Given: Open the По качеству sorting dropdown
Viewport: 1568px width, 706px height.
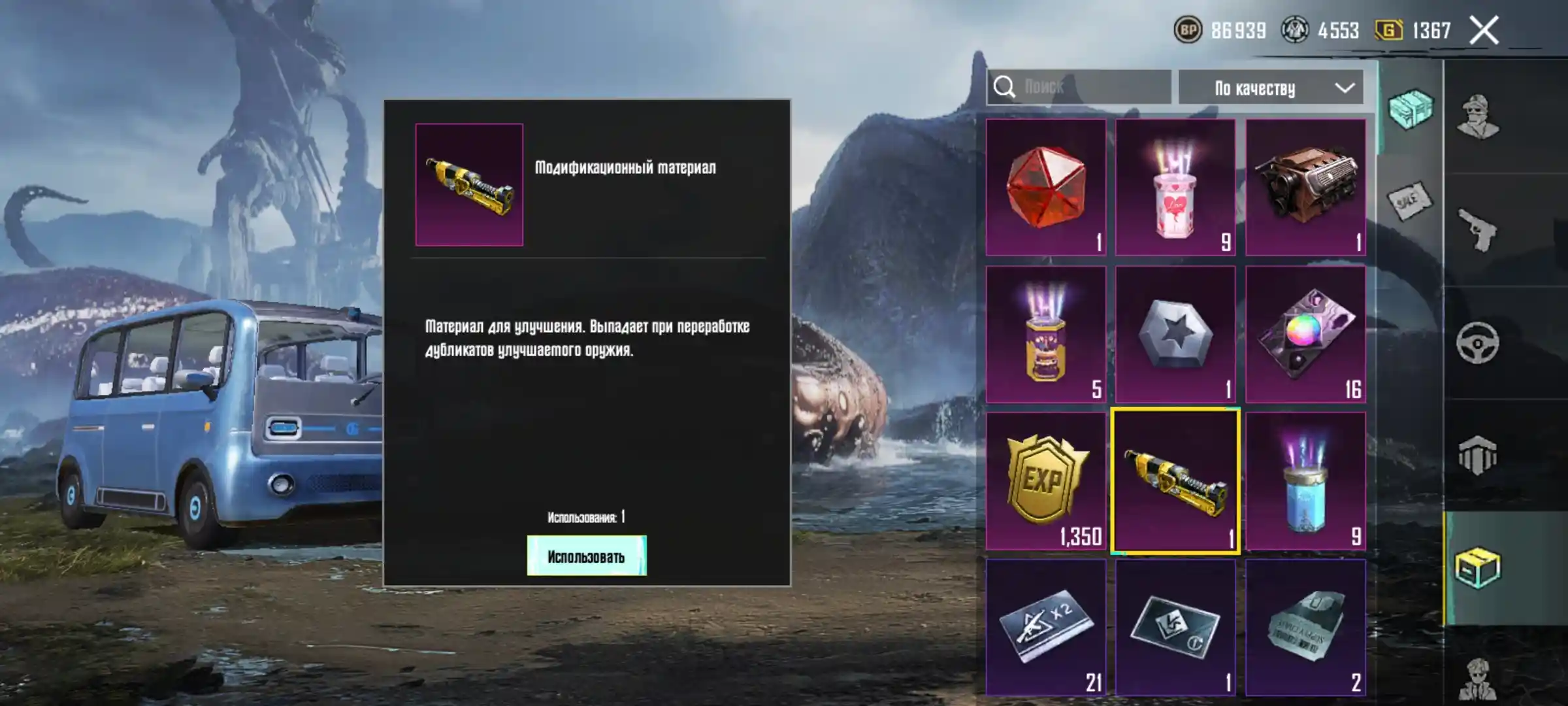Looking at the screenshot, I should [x=1270, y=88].
